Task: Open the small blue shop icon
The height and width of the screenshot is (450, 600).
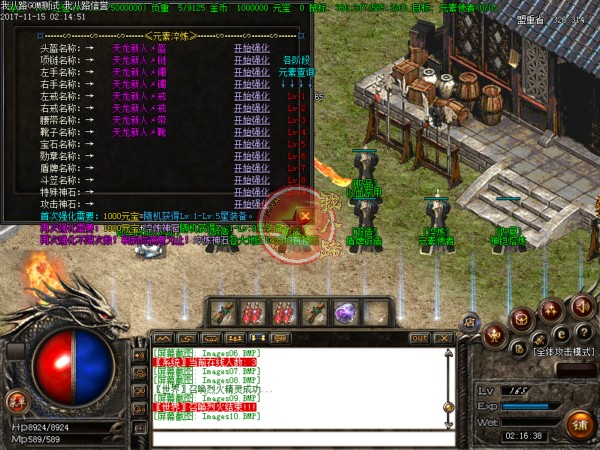Action: pyautogui.click(x=472, y=320)
